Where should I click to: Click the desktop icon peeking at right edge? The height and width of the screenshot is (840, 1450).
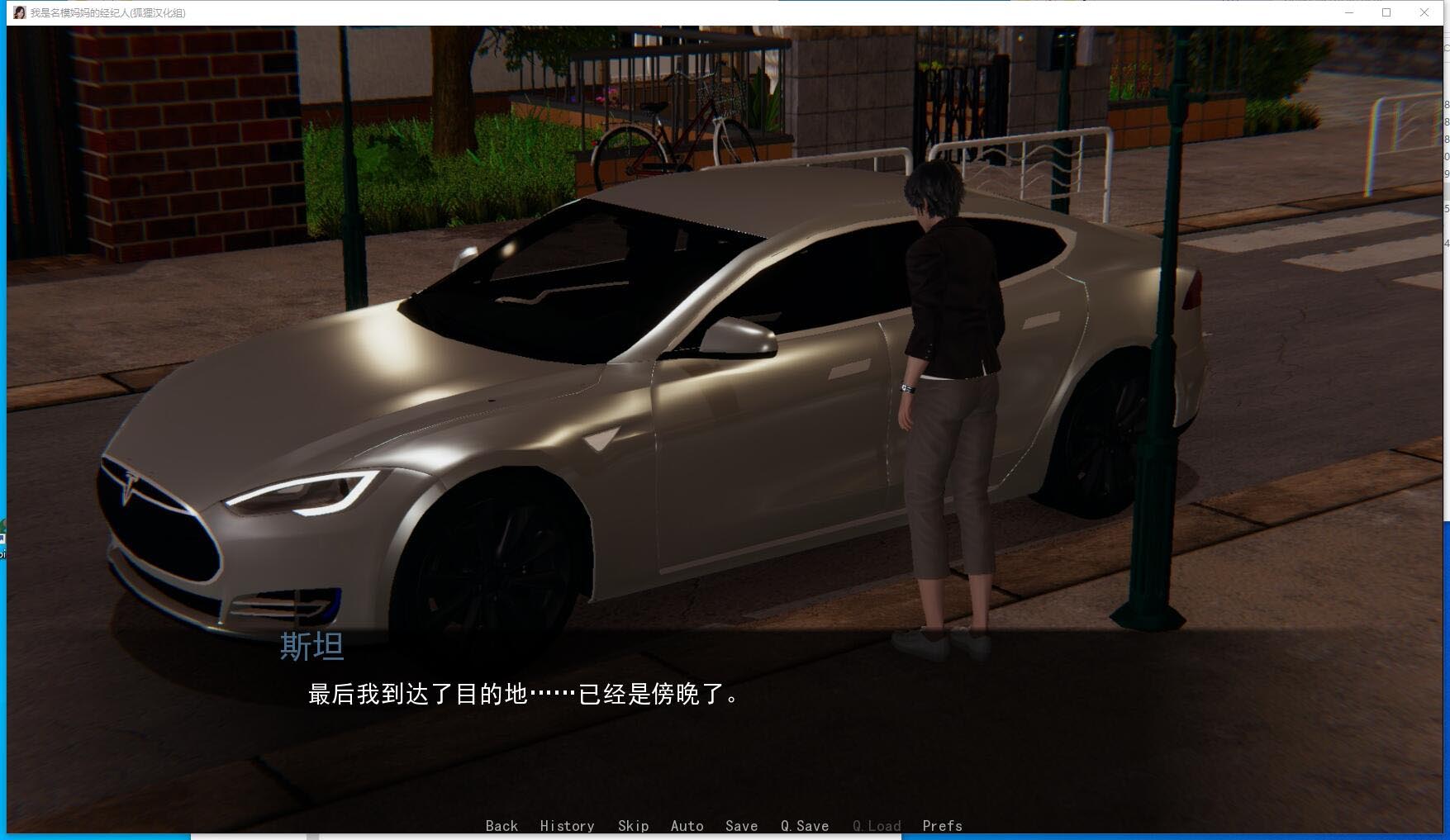[1445, 165]
